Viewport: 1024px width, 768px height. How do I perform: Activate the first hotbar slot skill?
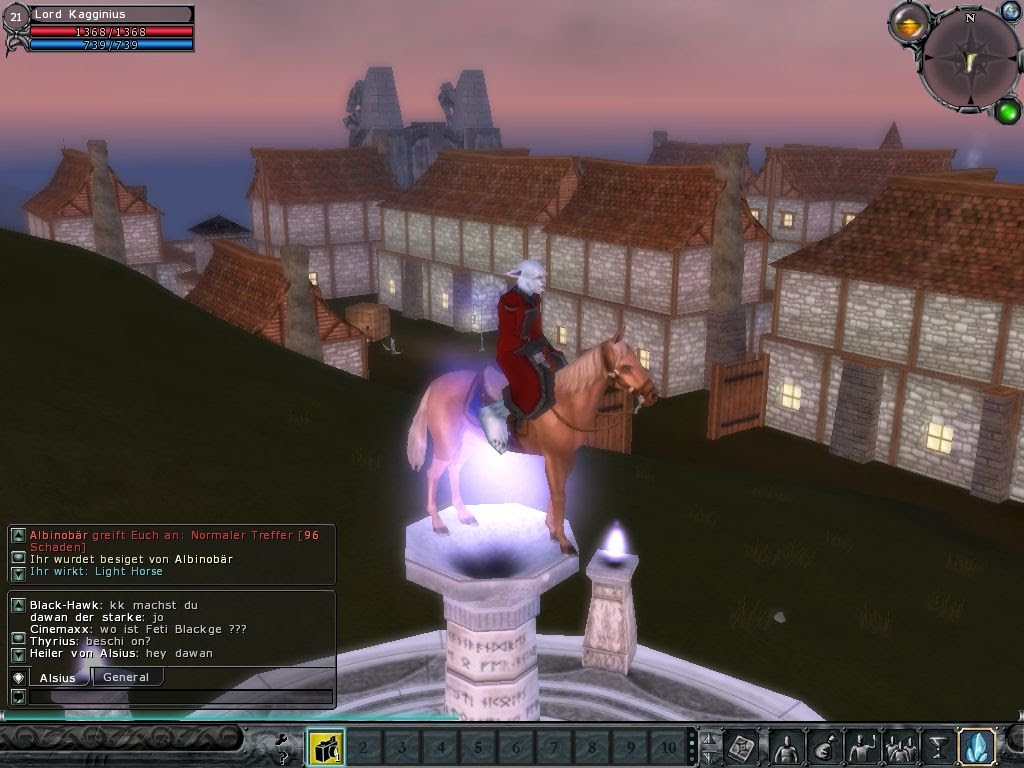tap(325, 746)
